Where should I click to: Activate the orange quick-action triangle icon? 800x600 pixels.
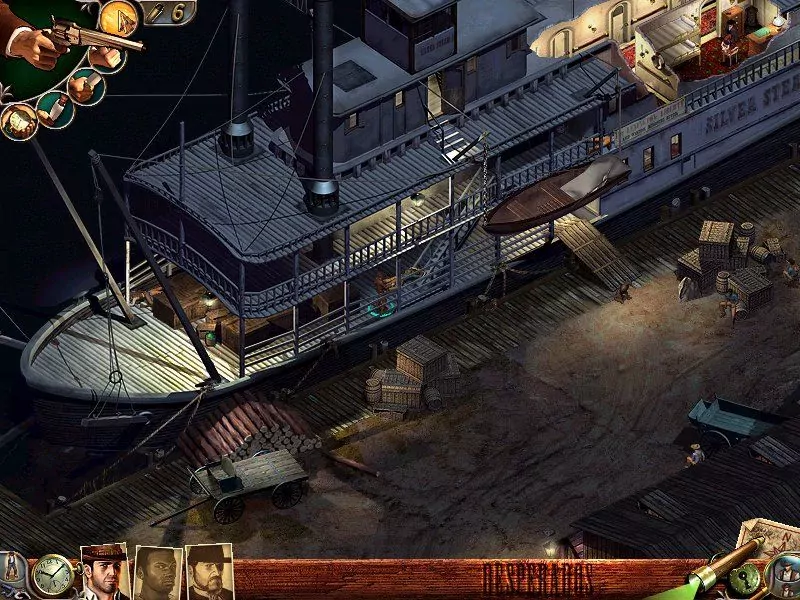pyautogui.click(x=119, y=19)
